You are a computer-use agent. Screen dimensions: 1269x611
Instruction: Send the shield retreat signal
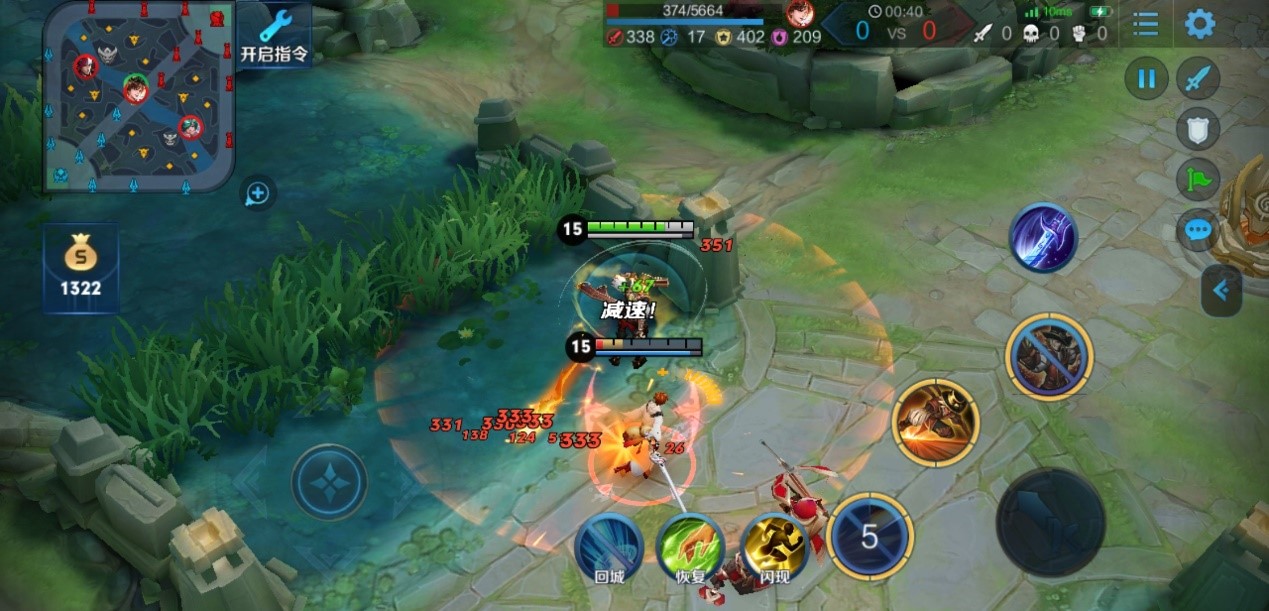1197,129
